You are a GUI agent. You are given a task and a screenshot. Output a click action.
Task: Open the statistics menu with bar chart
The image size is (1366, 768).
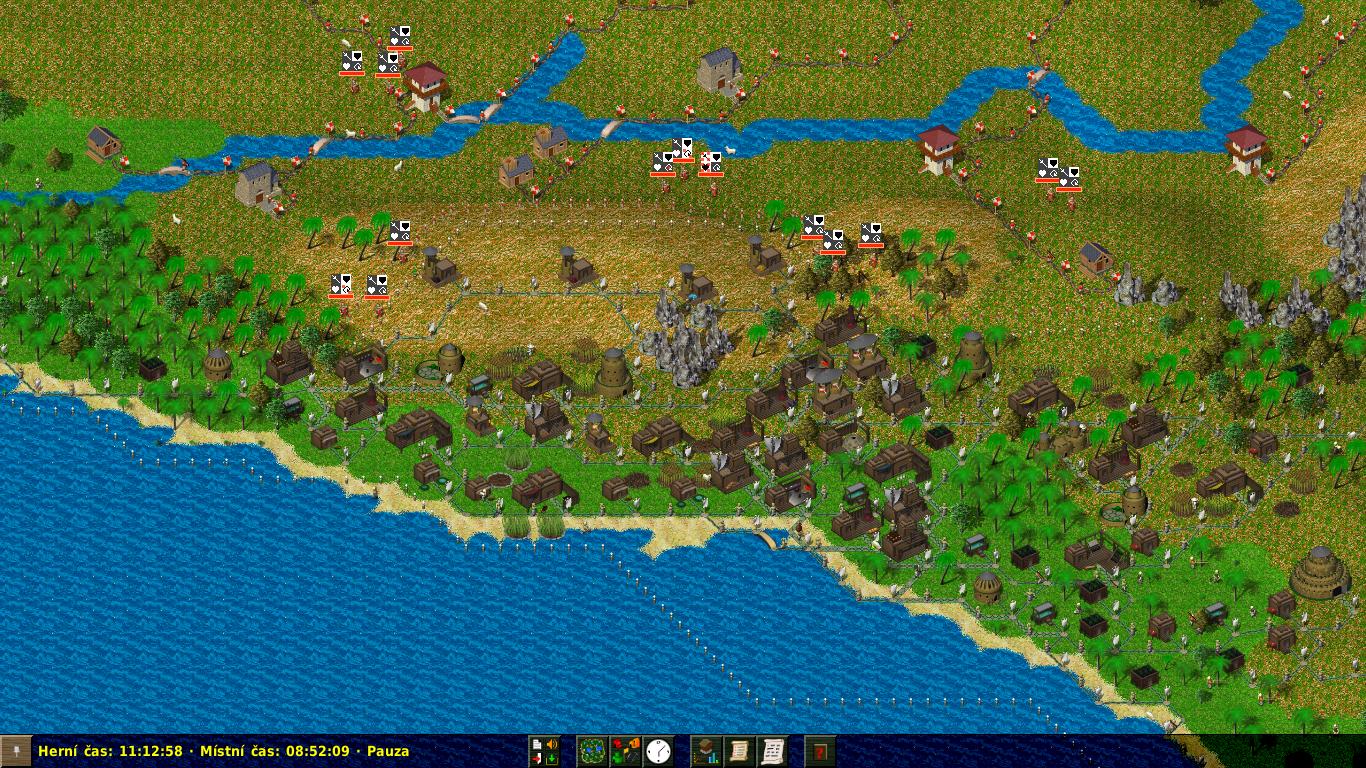707,751
